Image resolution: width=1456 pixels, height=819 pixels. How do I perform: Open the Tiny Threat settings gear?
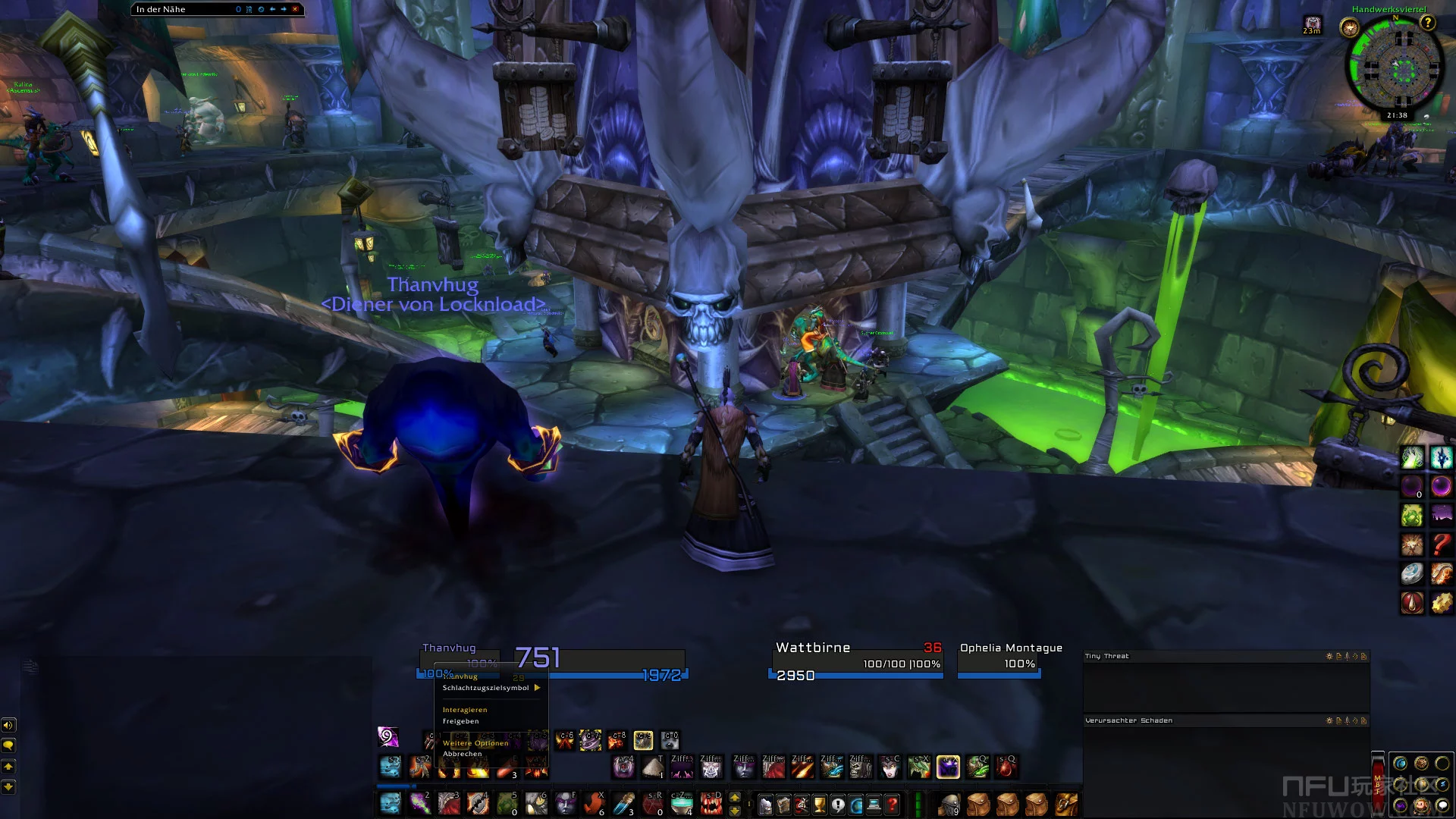tap(1329, 657)
